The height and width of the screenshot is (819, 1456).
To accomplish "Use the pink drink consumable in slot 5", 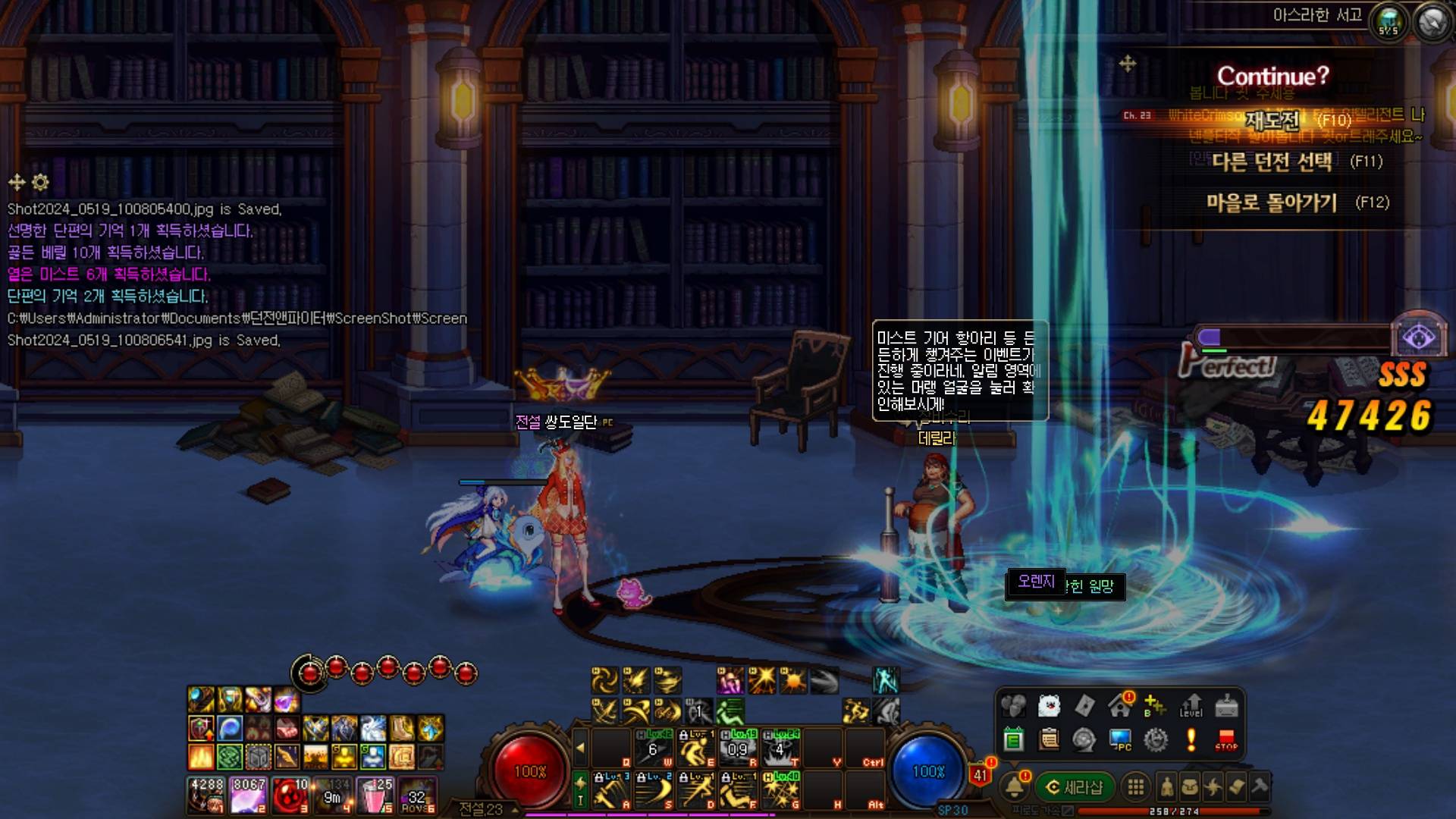I will coord(375,795).
